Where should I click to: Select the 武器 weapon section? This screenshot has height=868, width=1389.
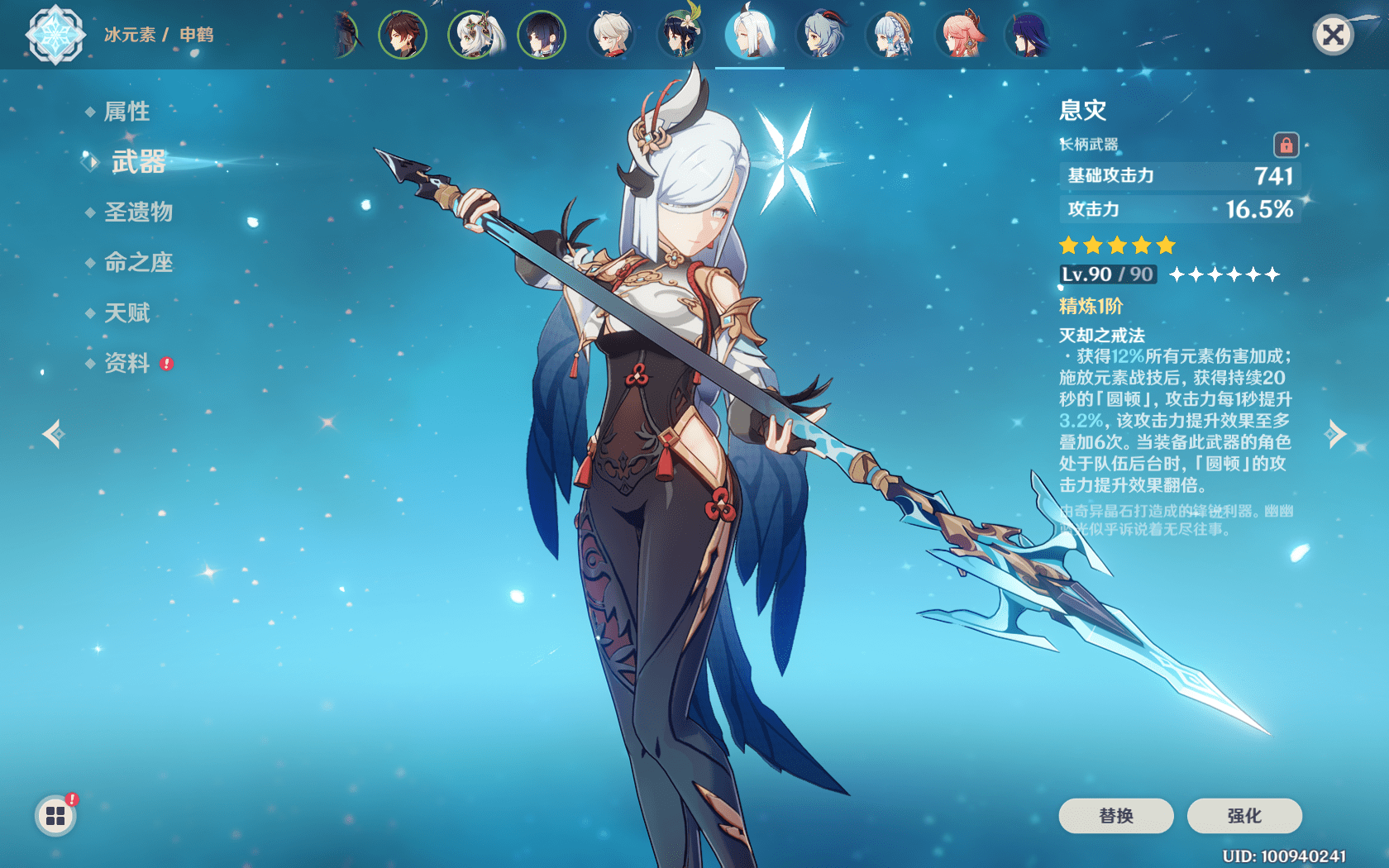click(x=138, y=162)
